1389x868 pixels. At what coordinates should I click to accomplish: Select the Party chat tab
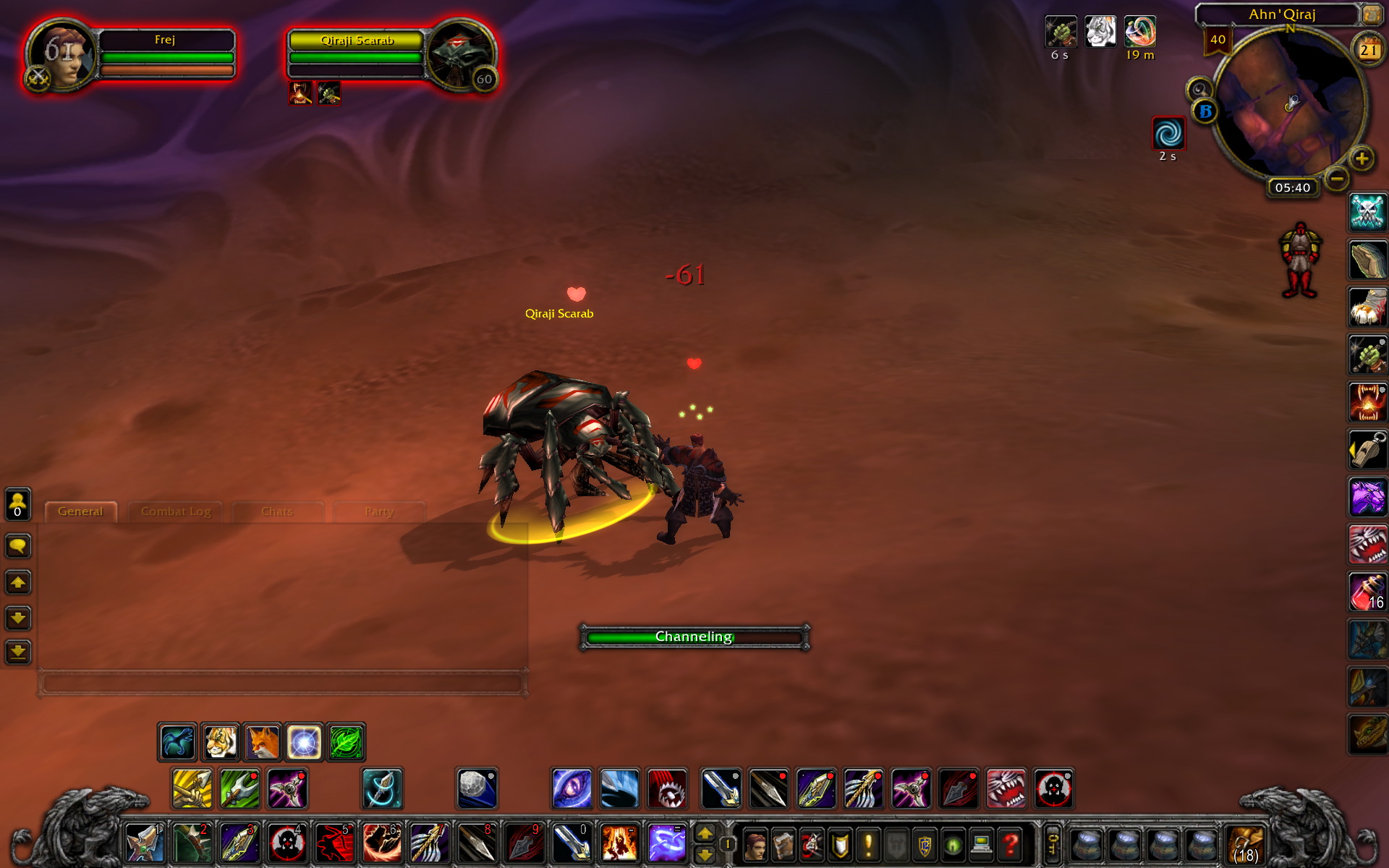pos(379,511)
